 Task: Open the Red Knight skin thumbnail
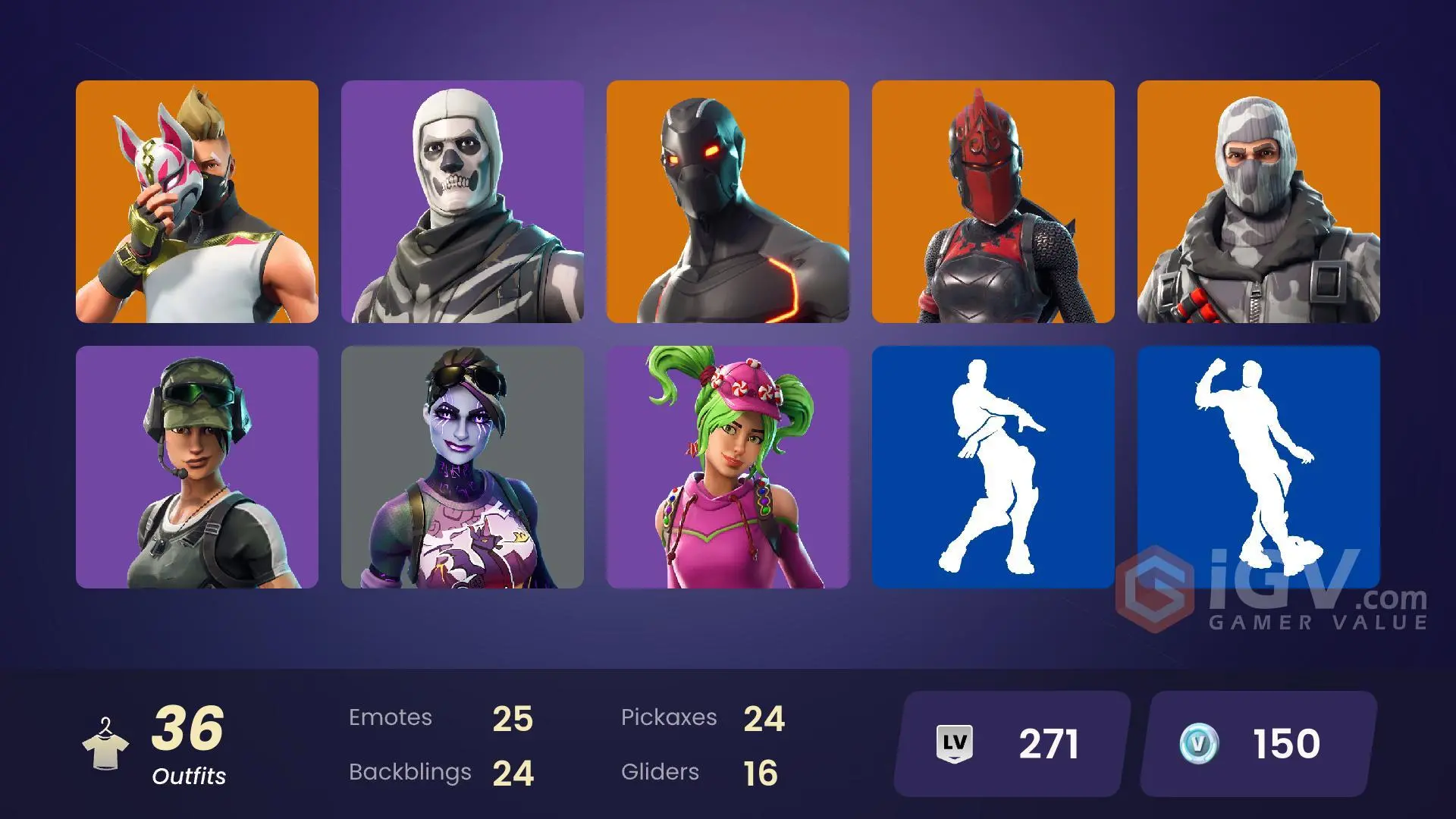[993, 201]
